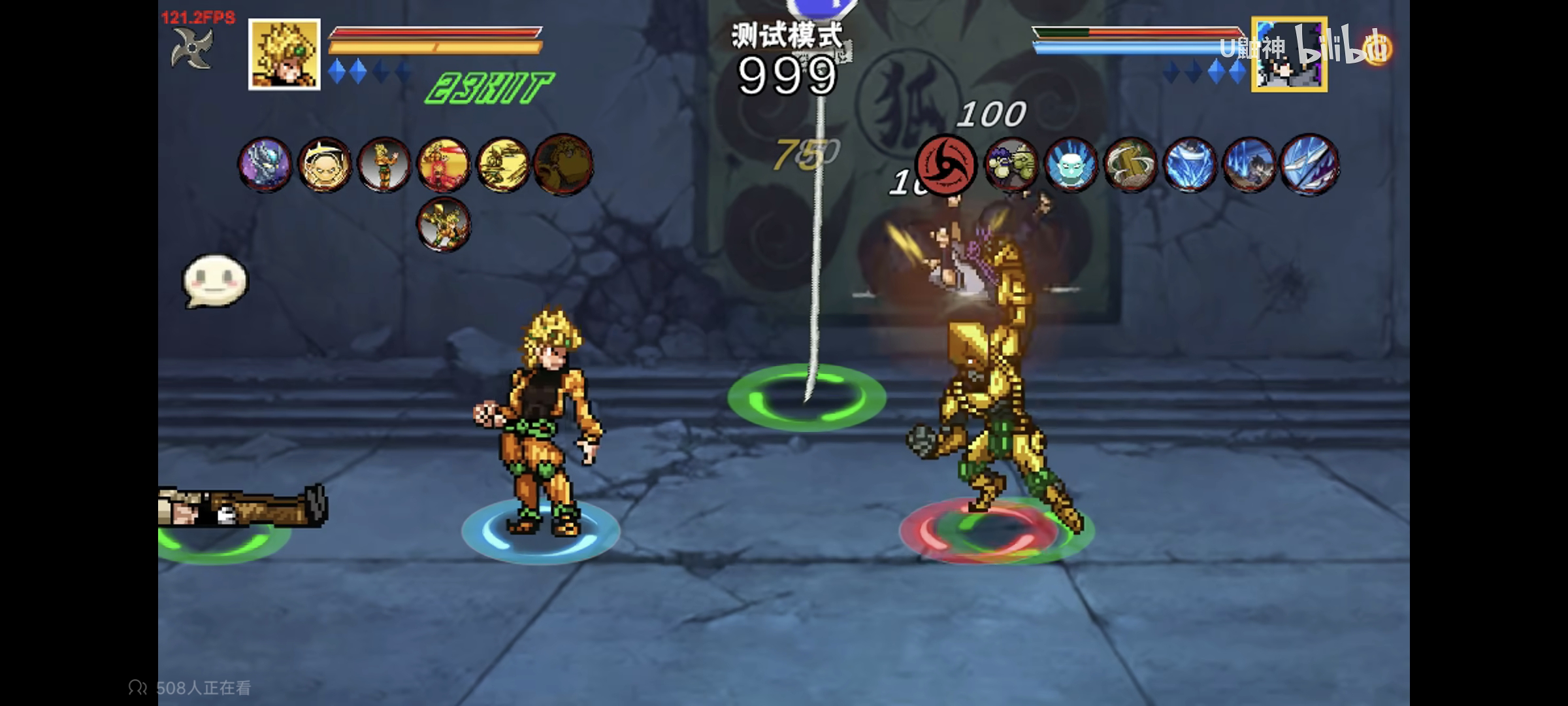Tap the shuriken icon under the FPS counter
Screen dimensions: 1568x706
tap(191, 48)
